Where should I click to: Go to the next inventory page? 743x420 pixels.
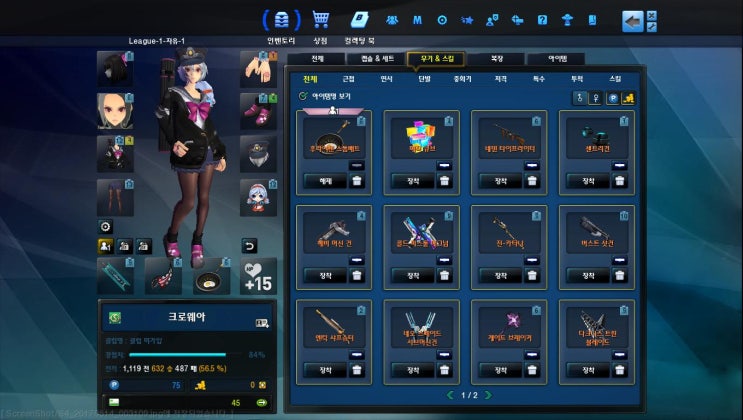[x=490, y=396]
